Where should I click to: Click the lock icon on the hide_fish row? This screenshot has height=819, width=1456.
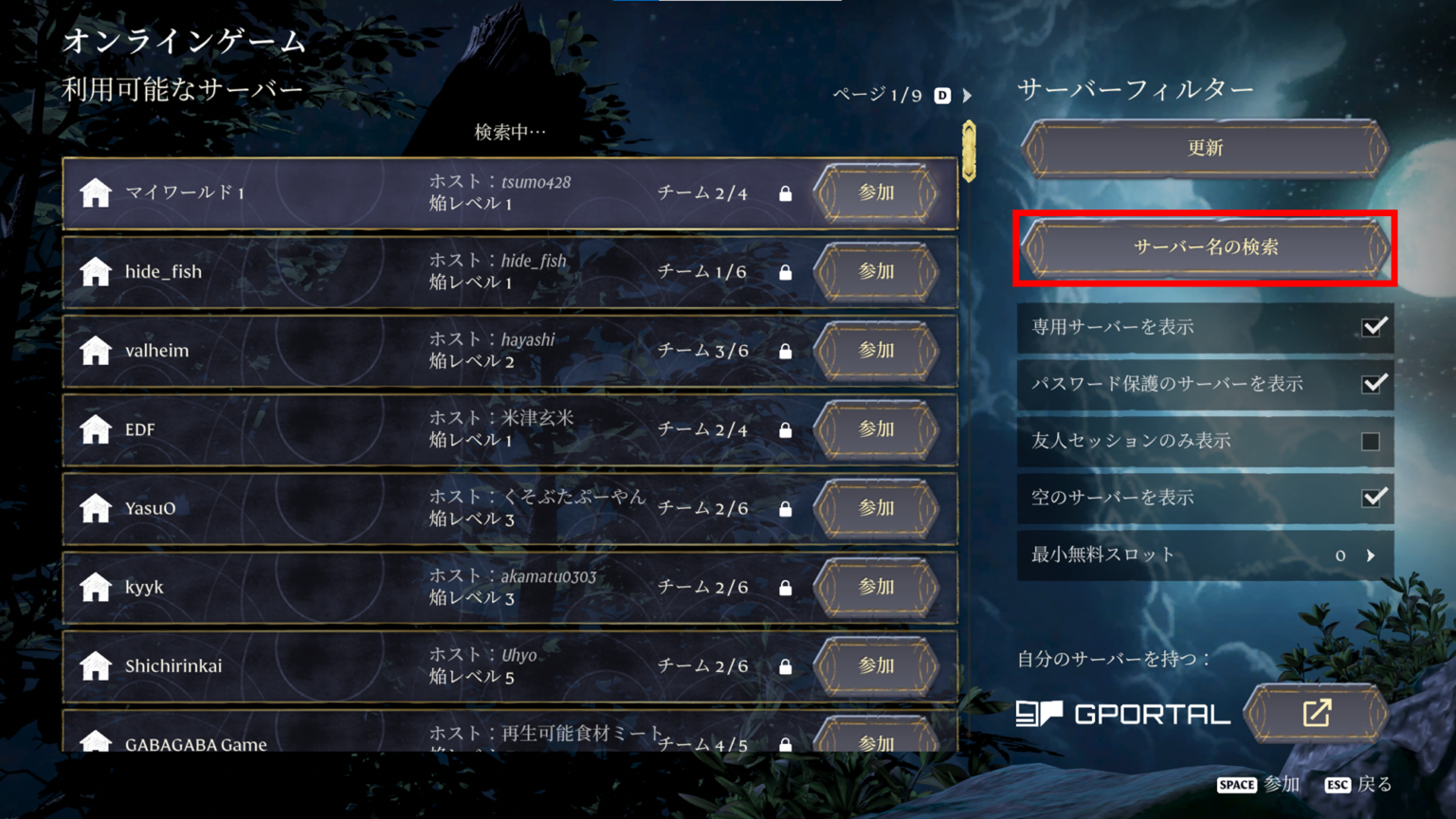tap(785, 271)
